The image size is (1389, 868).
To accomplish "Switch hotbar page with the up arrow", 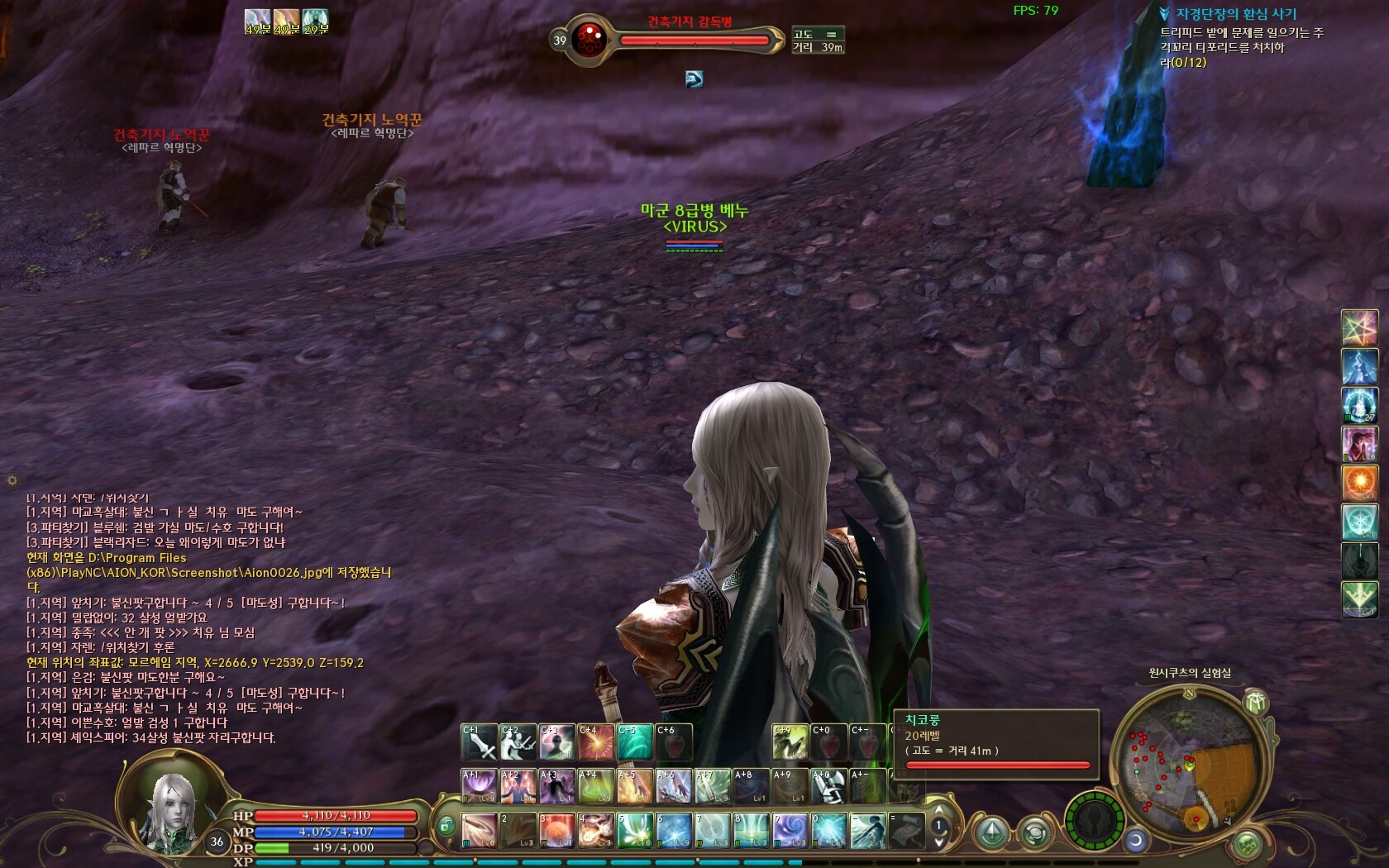I will (938, 810).
